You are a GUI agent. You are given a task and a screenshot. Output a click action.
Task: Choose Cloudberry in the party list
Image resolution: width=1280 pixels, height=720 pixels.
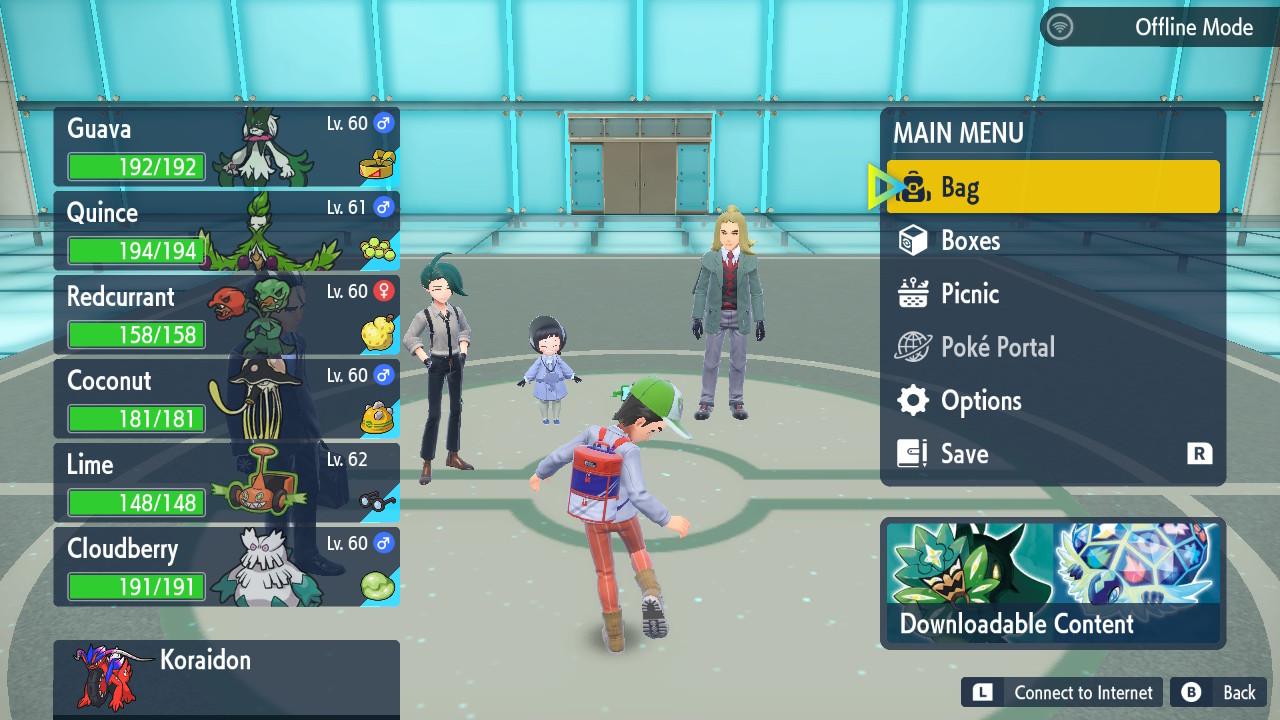(226, 567)
